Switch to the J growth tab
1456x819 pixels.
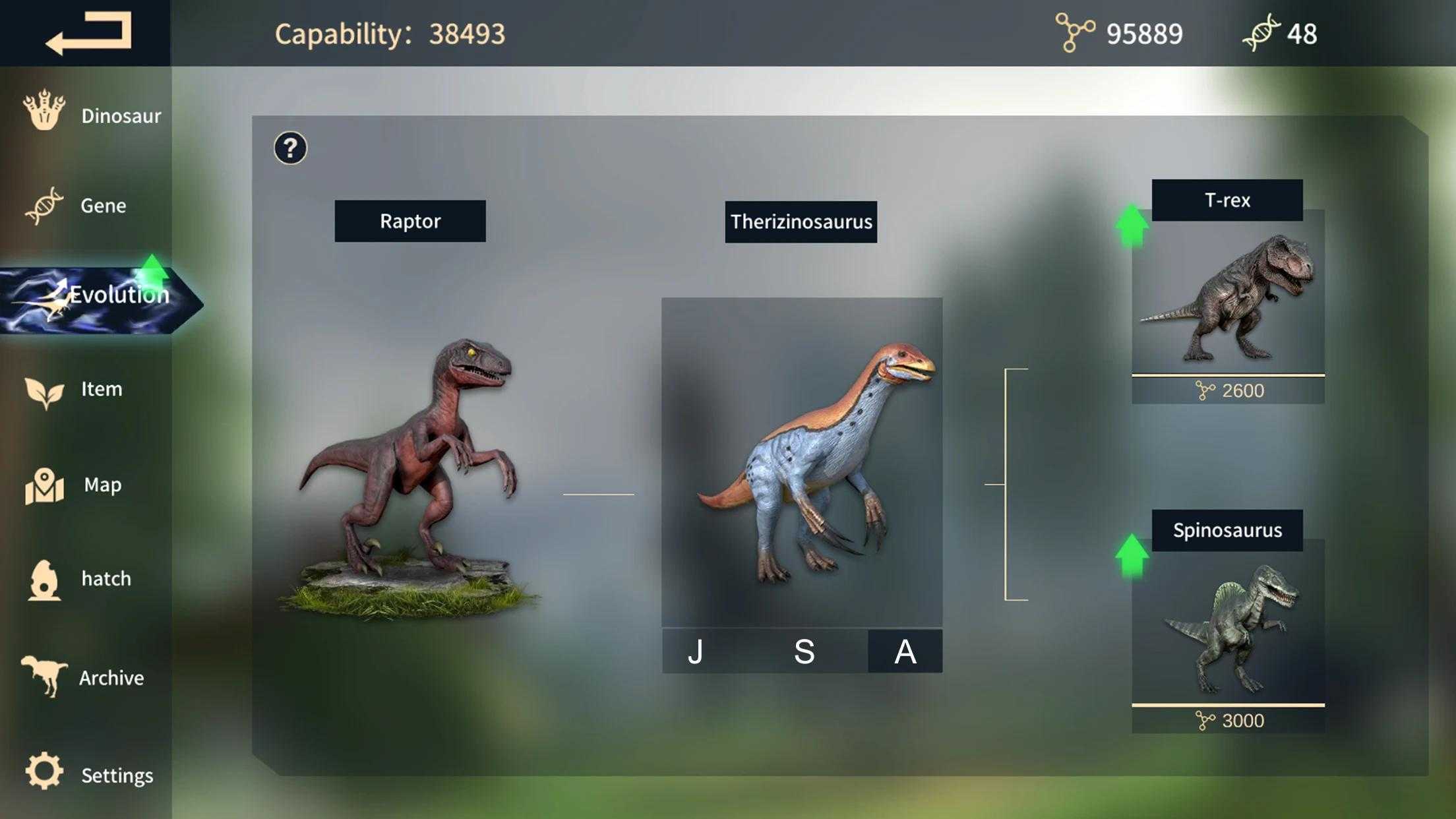coord(696,652)
